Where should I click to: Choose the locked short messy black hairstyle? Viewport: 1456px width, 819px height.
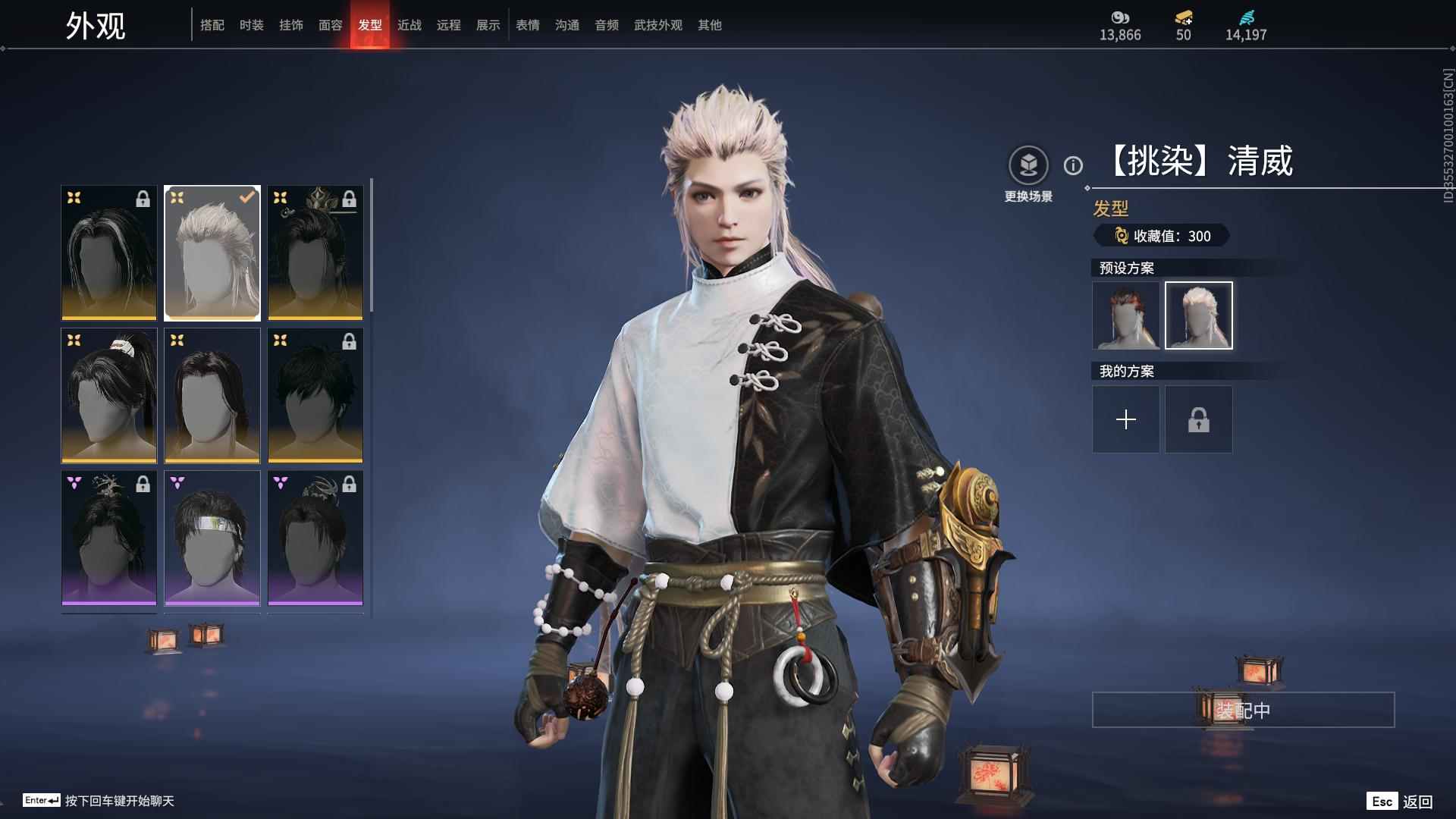click(x=315, y=395)
